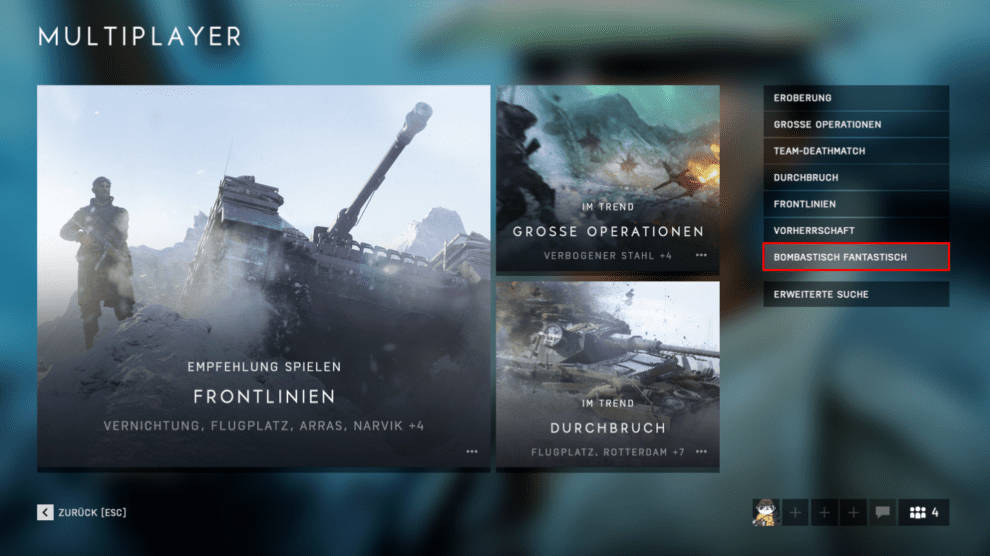The image size is (990, 556).
Task: Select Team-Deathmatch mode
Action: point(855,151)
